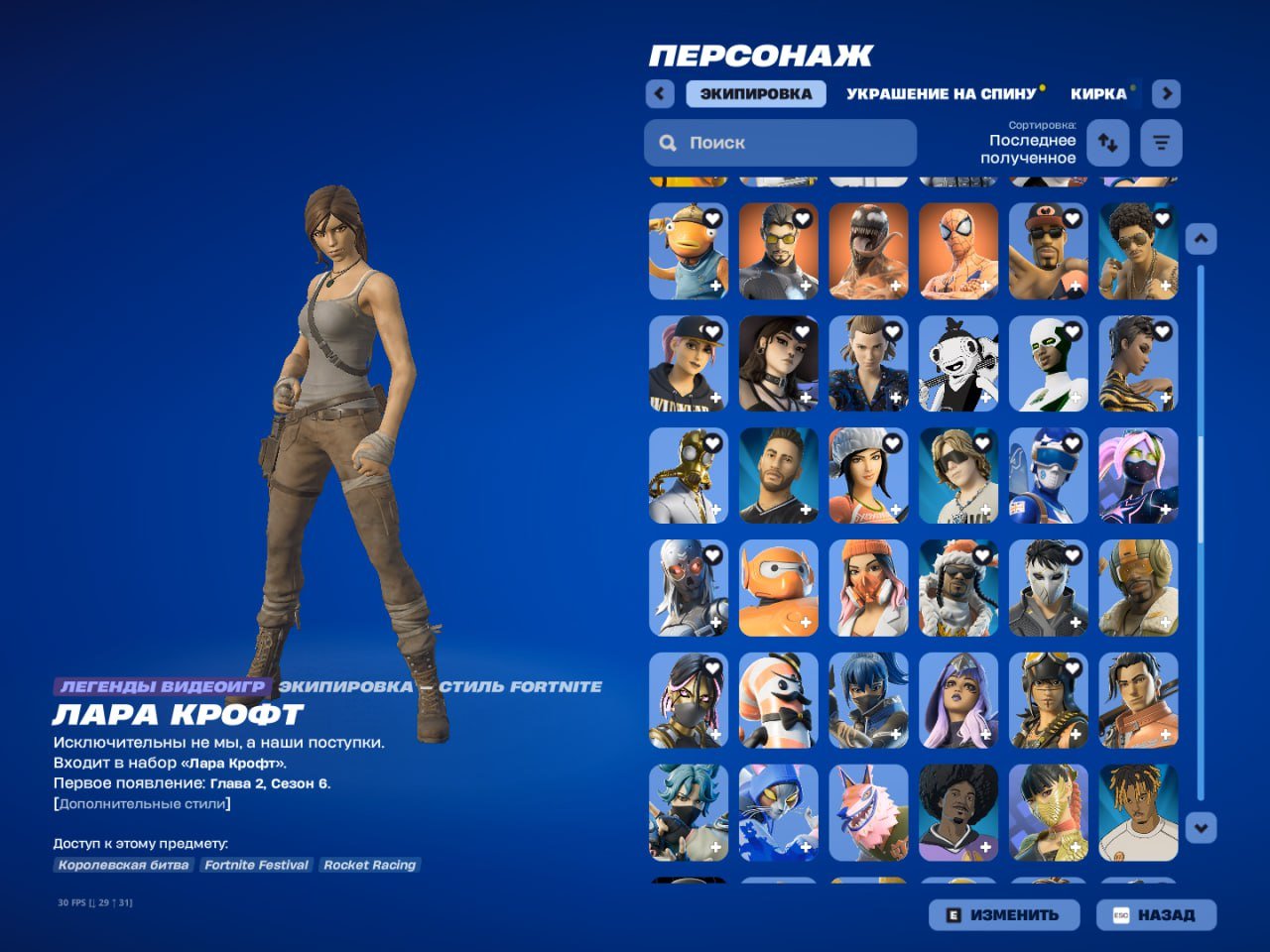Click the magnifier icon in the search bar

point(668,143)
